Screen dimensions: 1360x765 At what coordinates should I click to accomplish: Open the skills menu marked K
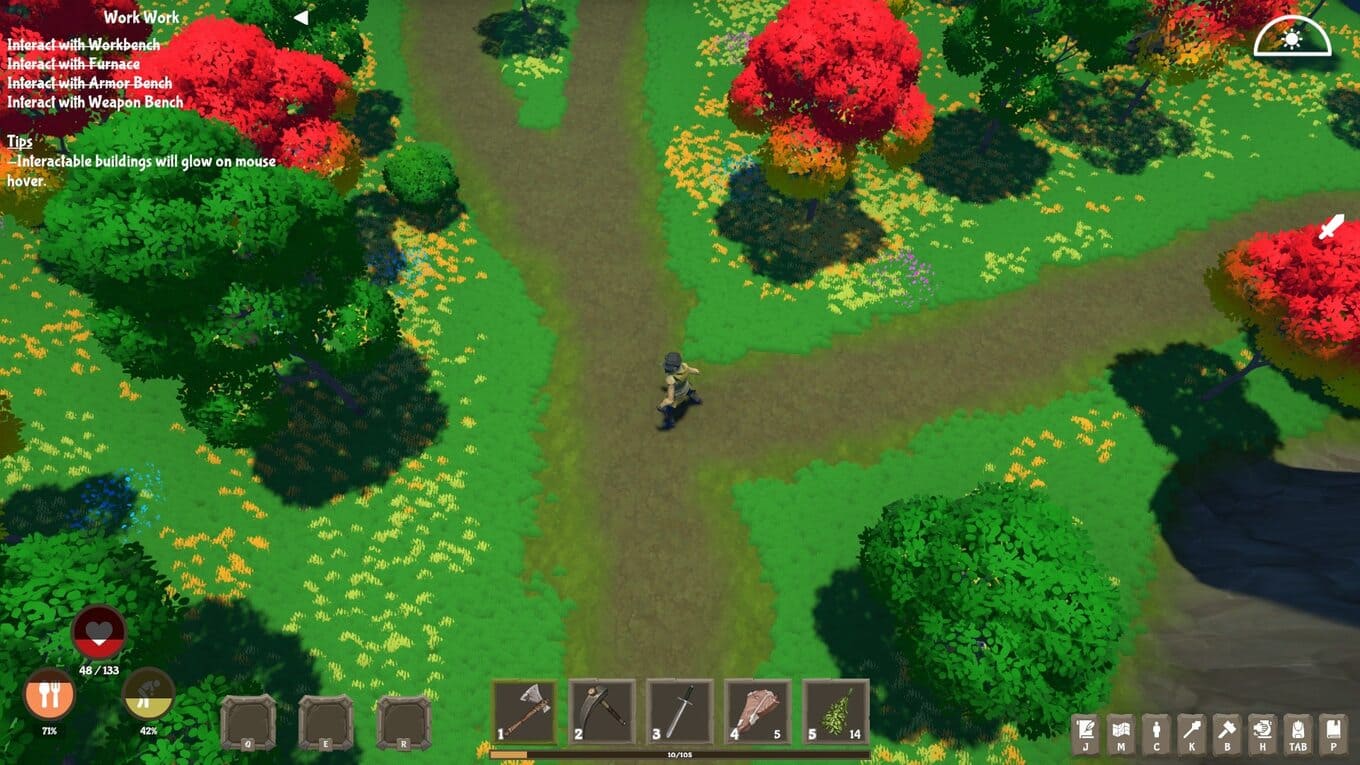point(1191,733)
